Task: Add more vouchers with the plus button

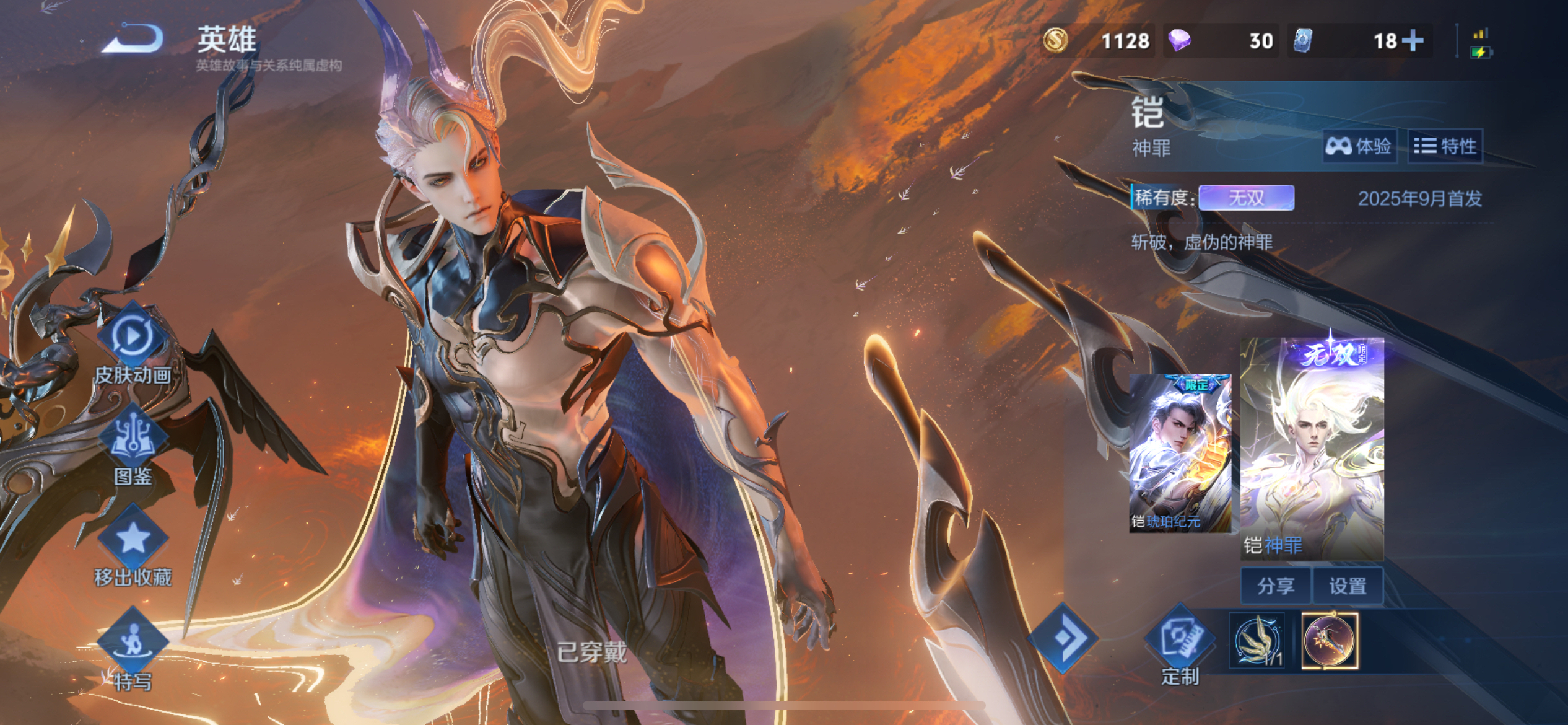Action: (1413, 41)
